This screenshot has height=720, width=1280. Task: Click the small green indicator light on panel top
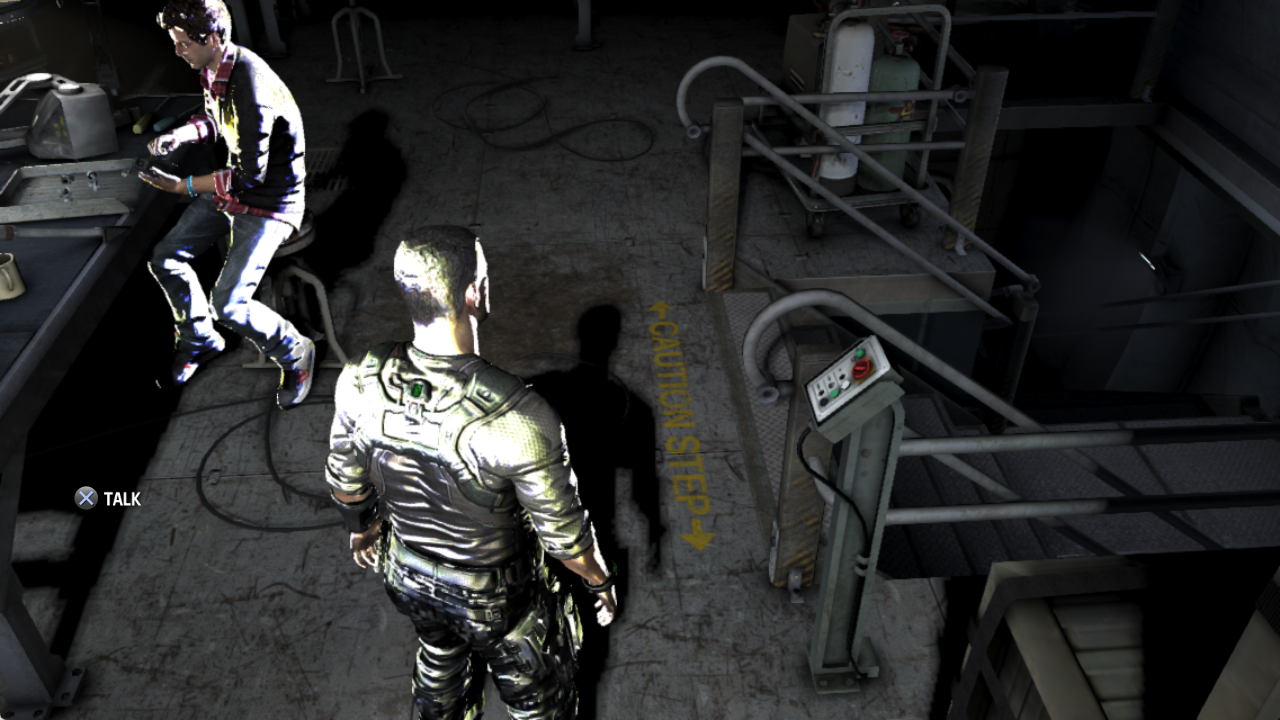click(x=860, y=353)
